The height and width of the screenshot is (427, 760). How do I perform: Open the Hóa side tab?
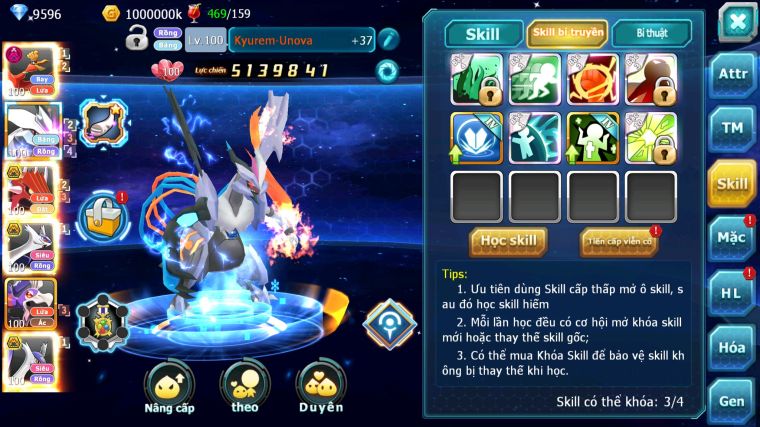732,346
